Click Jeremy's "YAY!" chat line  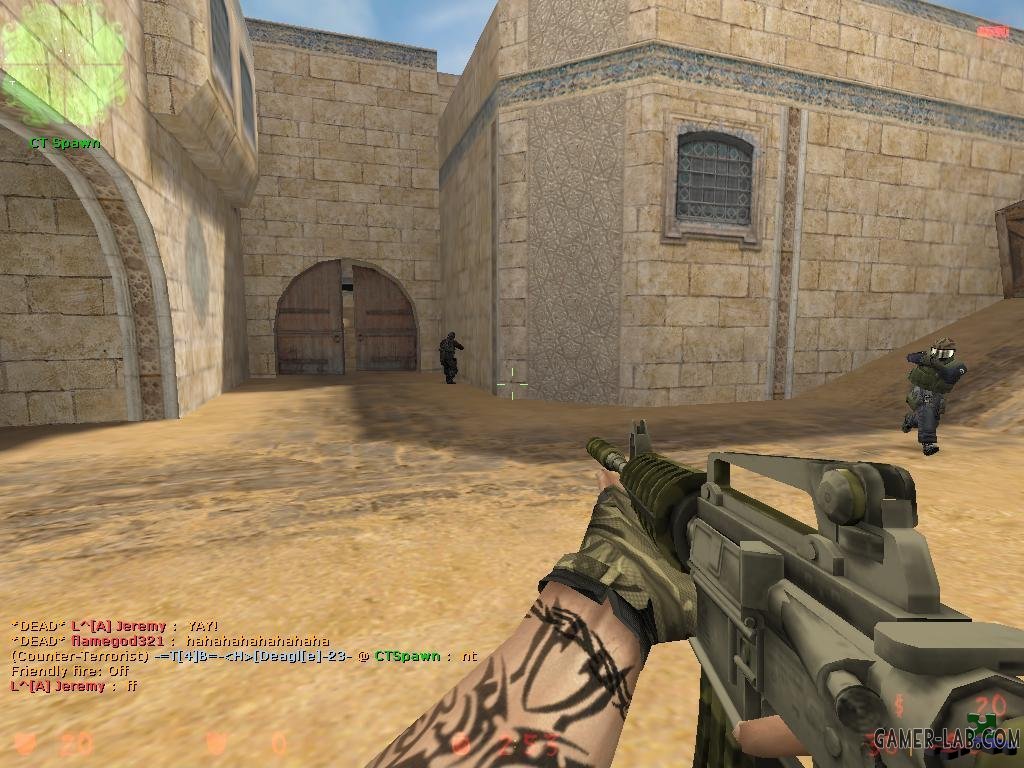(x=115, y=626)
